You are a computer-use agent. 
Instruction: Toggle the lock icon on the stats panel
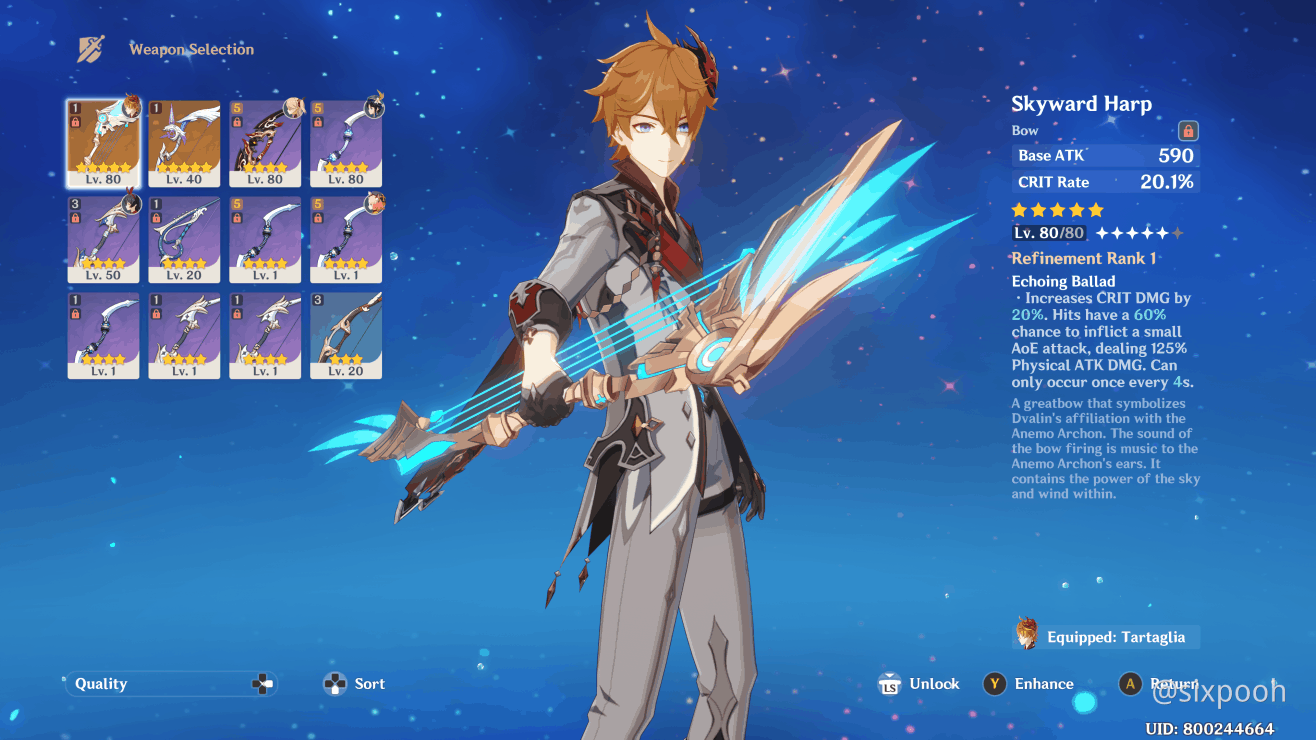coord(1186,130)
